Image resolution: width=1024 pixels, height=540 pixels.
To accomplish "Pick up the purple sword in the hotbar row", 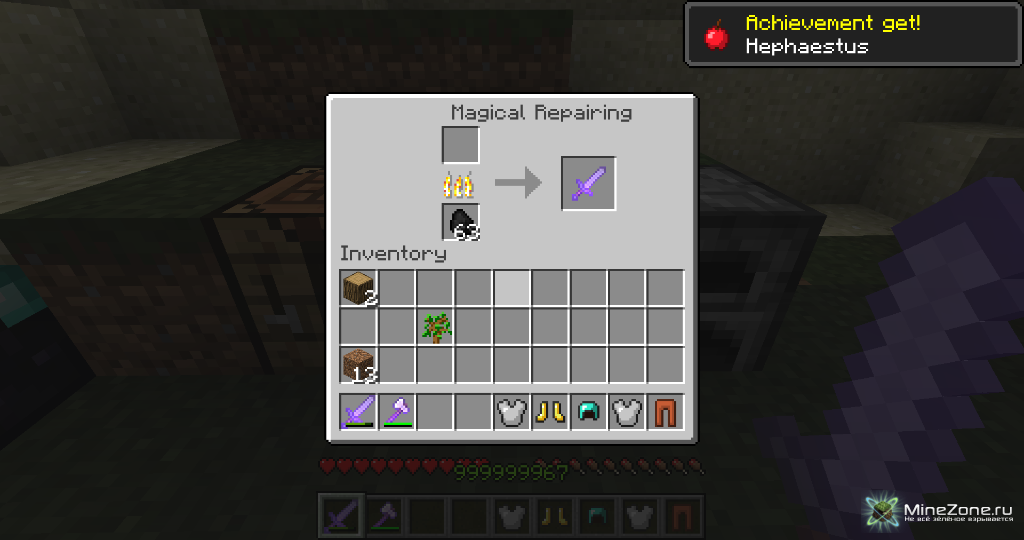I will [358, 412].
